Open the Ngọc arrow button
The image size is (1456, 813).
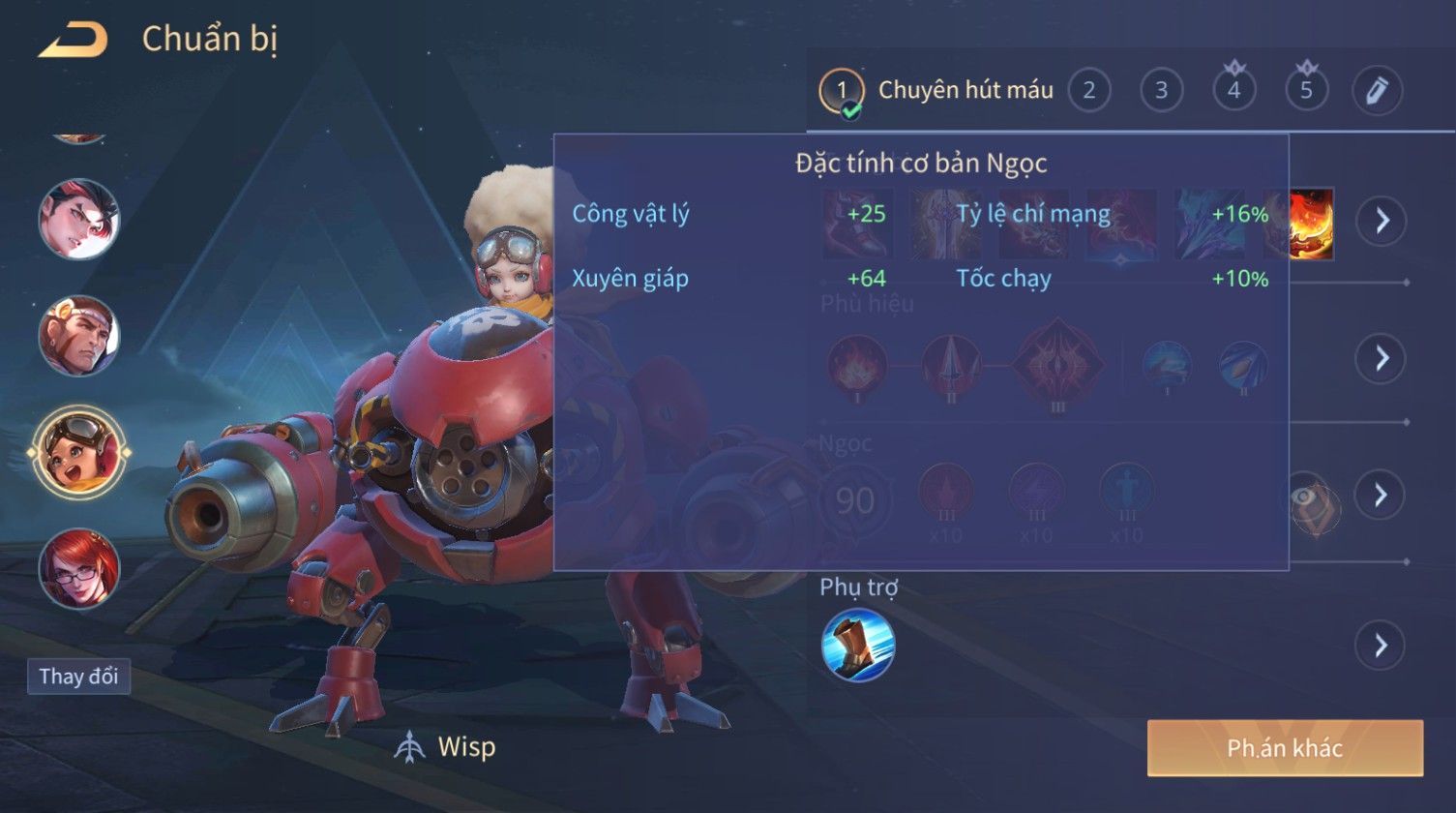tap(1381, 495)
